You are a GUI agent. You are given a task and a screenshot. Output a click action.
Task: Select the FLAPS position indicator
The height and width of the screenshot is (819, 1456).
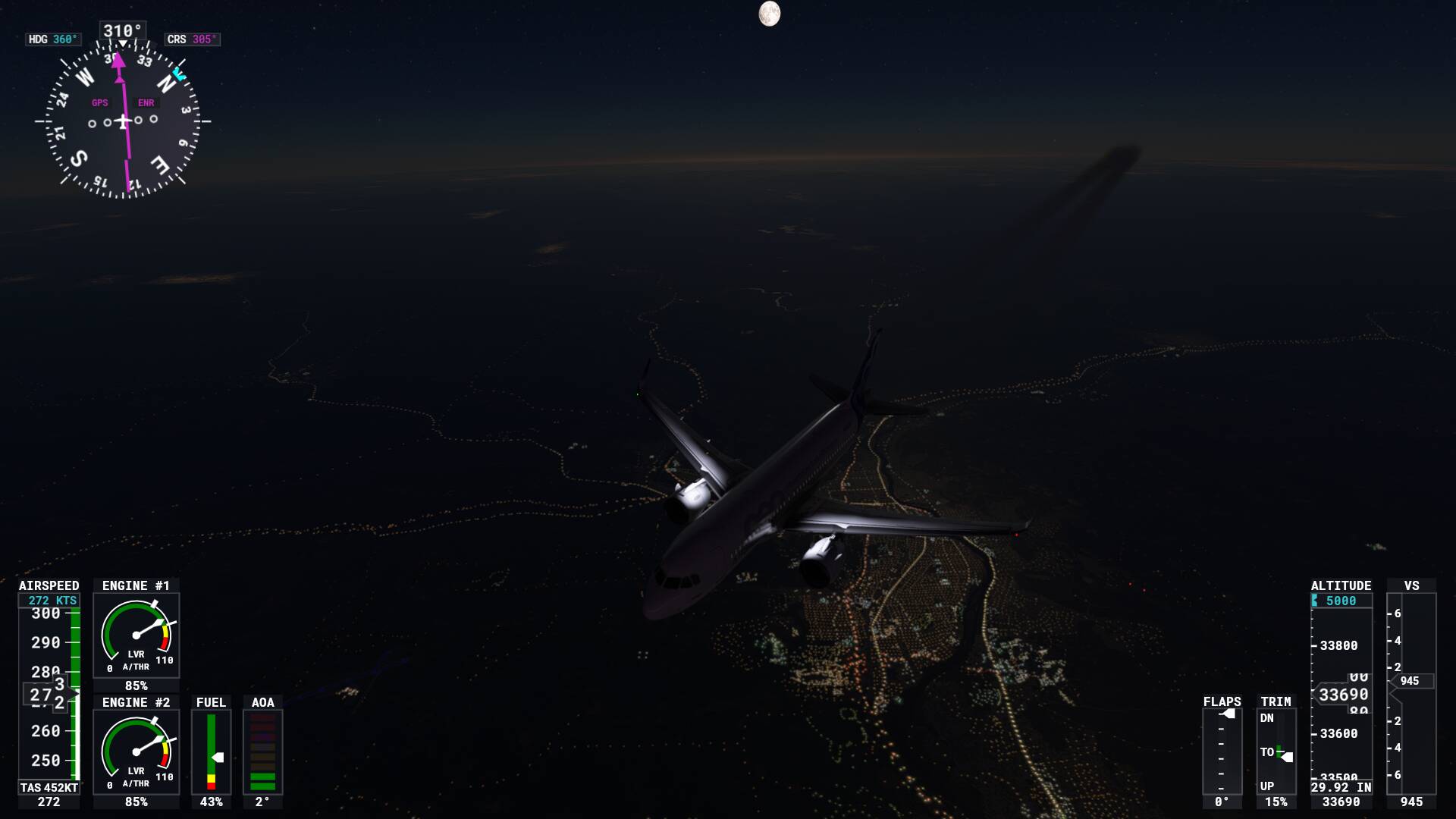pos(1222,751)
